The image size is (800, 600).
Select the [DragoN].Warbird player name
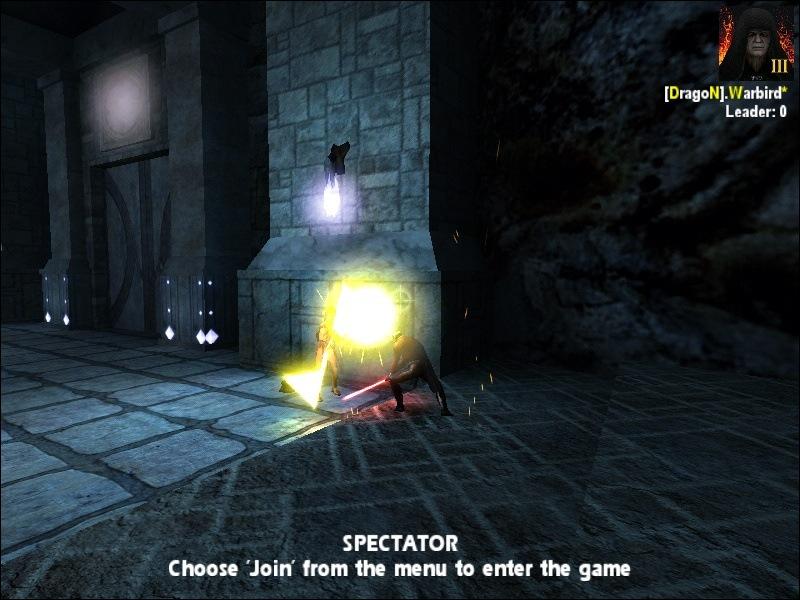[x=725, y=93]
